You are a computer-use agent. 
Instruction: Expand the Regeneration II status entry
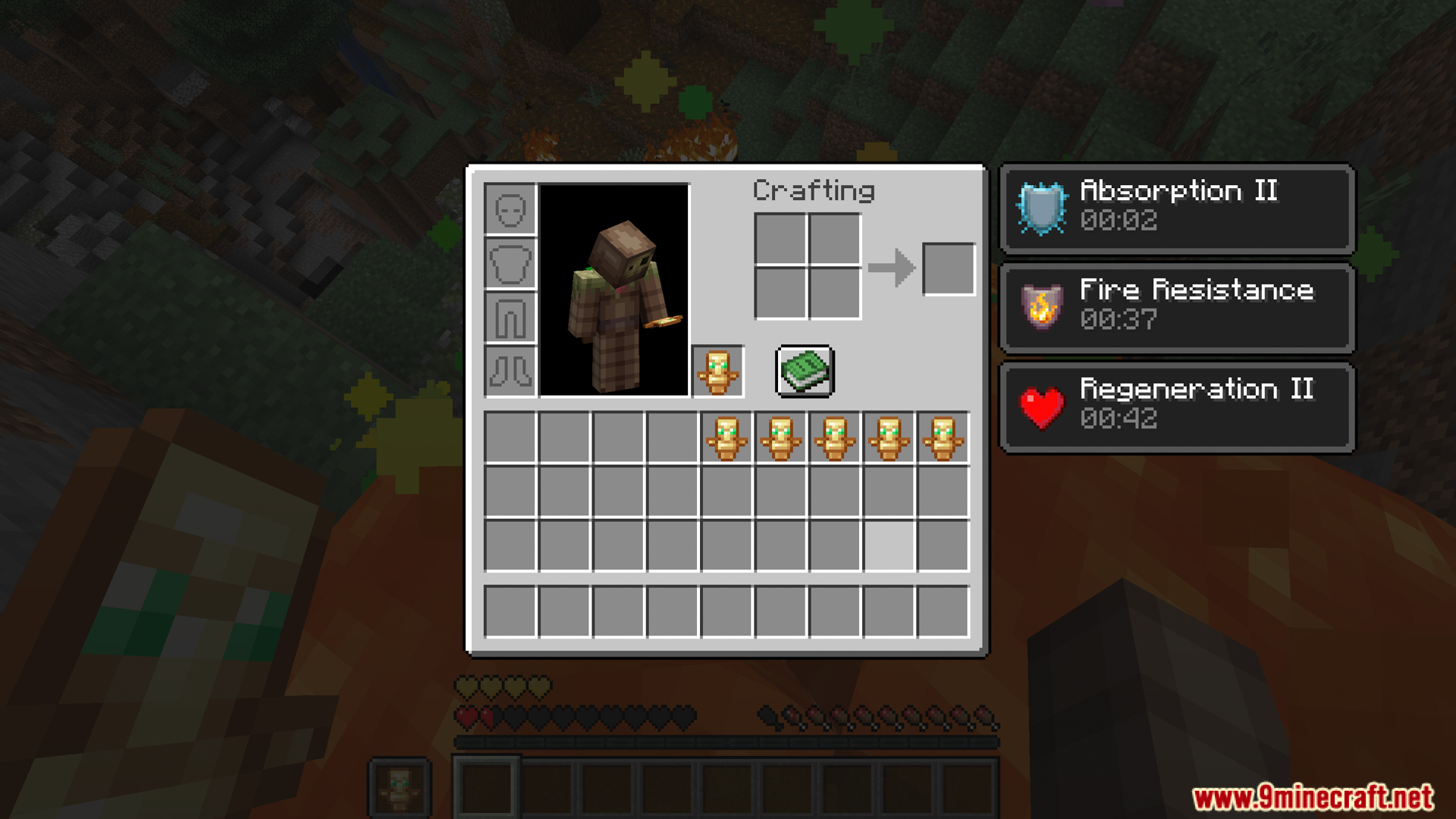1175,406
